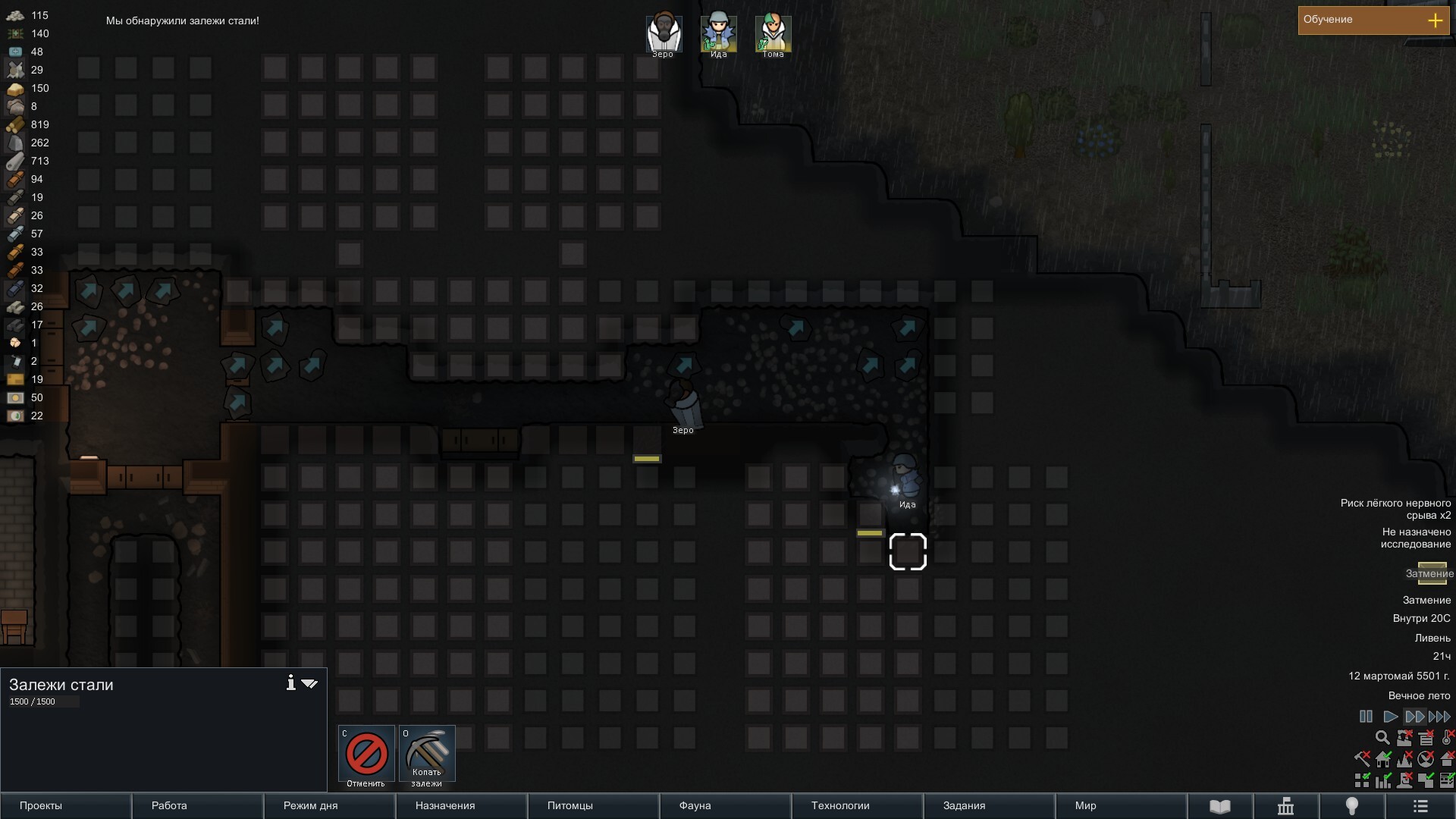The height and width of the screenshot is (819, 1456).
Task: Choose the Копать залежи mining command
Action: tap(427, 754)
